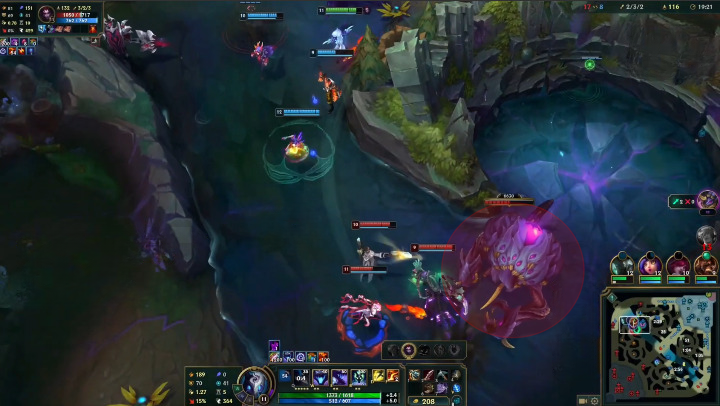Use the yellow Flash summoner spell
Viewport: 720px width, 406px height.
click(379, 376)
